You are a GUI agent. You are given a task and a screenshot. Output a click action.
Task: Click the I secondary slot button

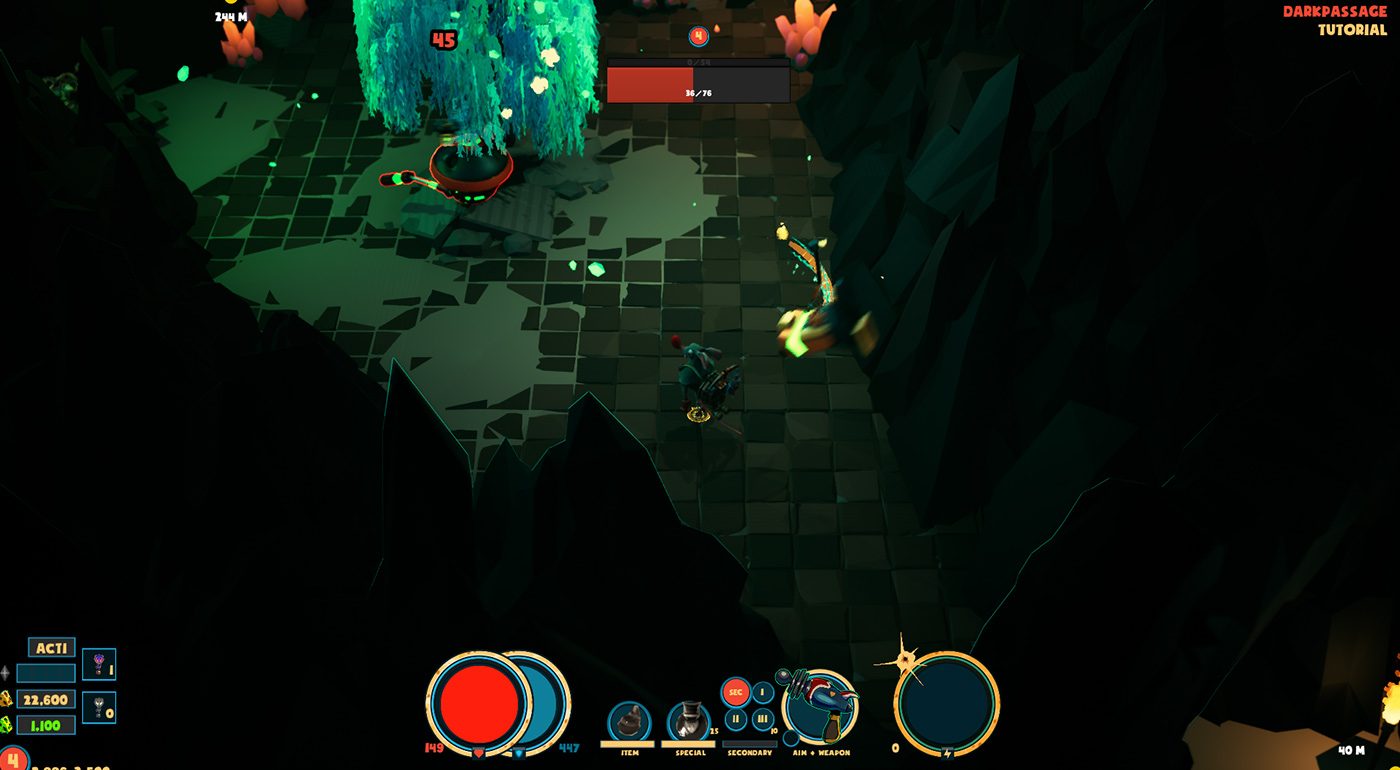762,690
